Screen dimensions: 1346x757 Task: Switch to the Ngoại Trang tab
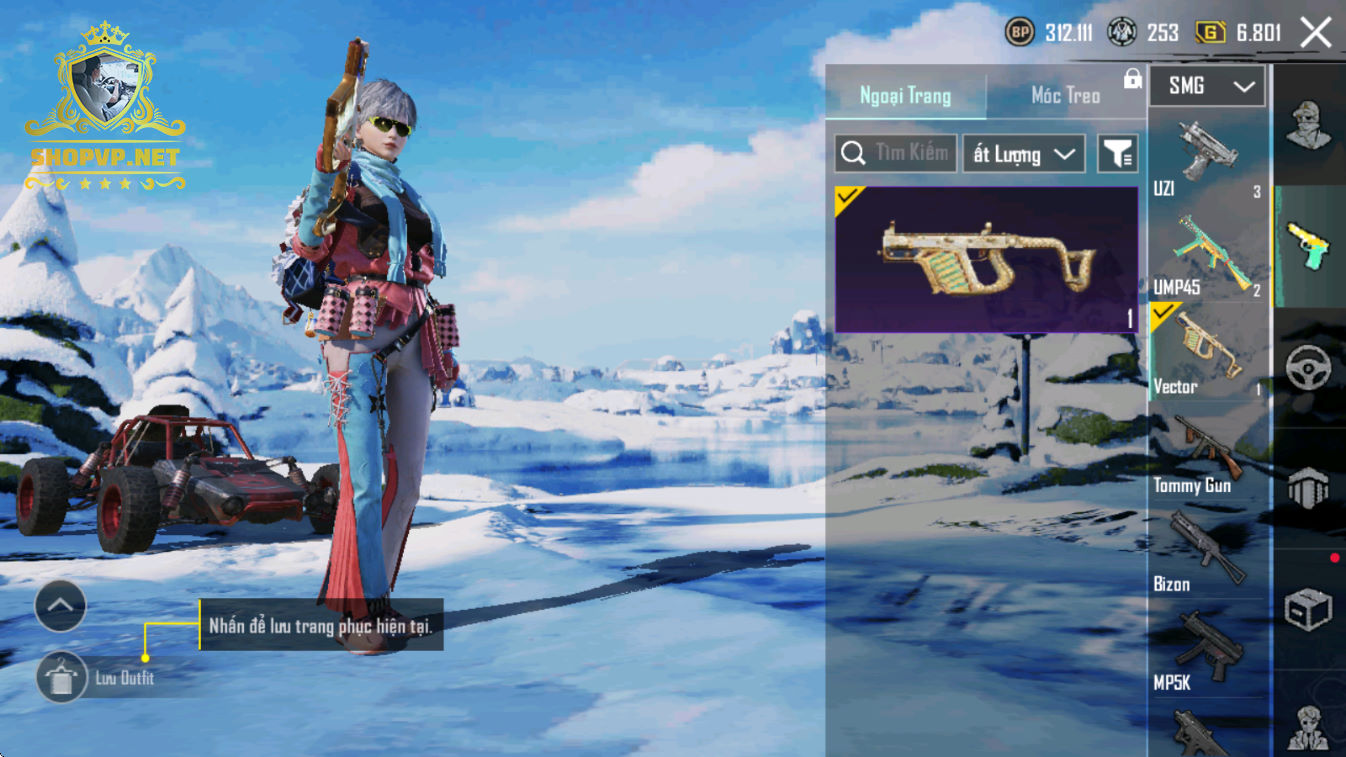tap(905, 96)
